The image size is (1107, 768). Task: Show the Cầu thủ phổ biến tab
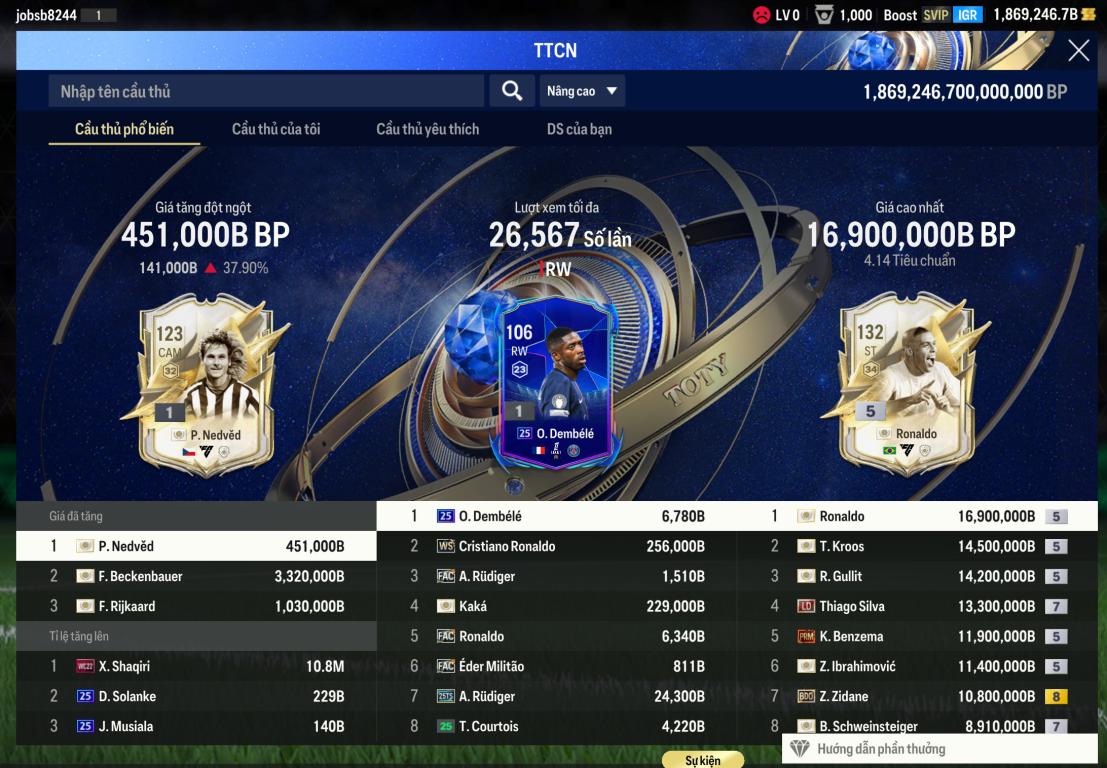click(124, 129)
